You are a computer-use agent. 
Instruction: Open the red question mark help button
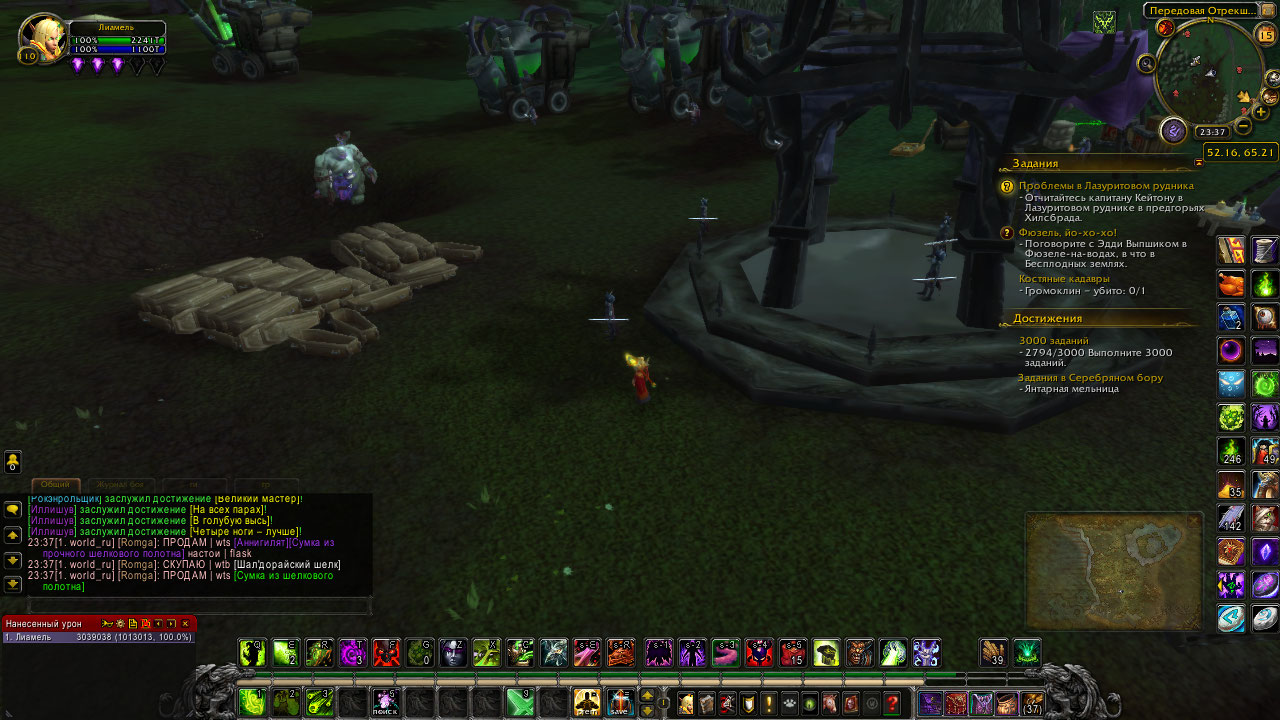tap(891, 703)
